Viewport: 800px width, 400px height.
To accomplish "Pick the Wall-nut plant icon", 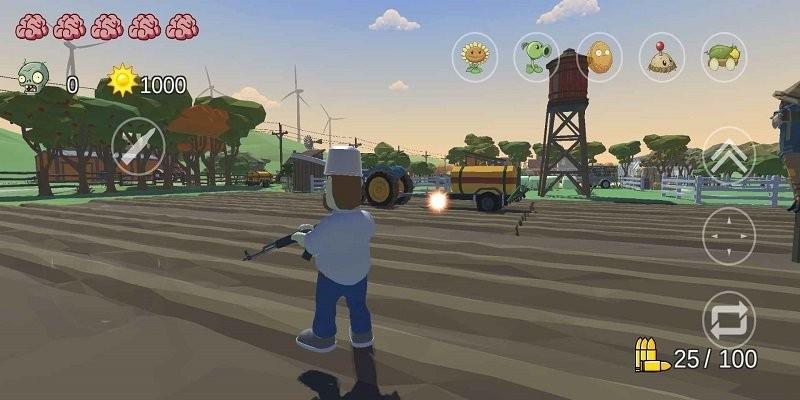I will pos(599,57).
